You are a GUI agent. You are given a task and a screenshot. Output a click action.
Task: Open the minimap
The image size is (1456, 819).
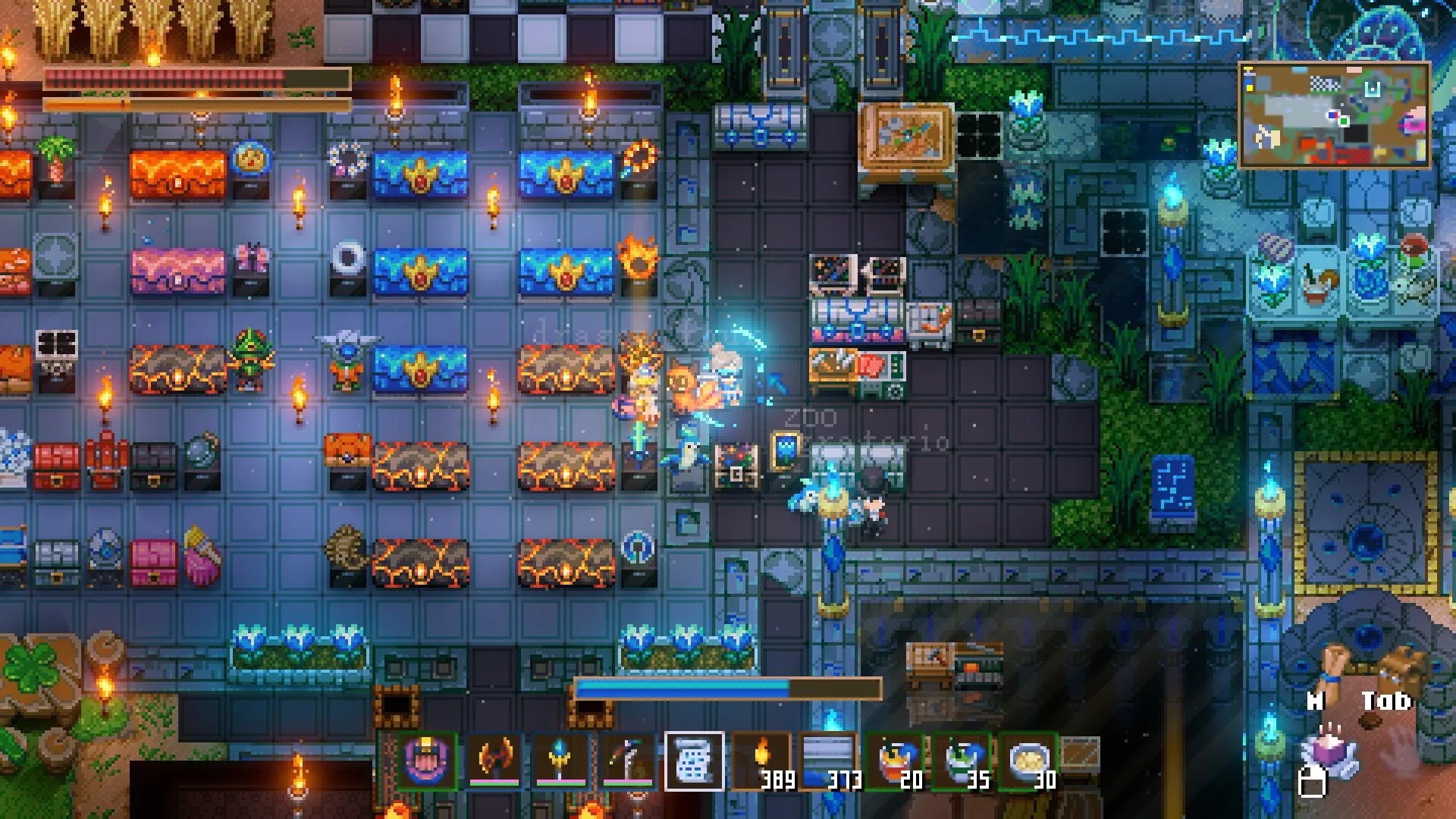point(1335,115)
